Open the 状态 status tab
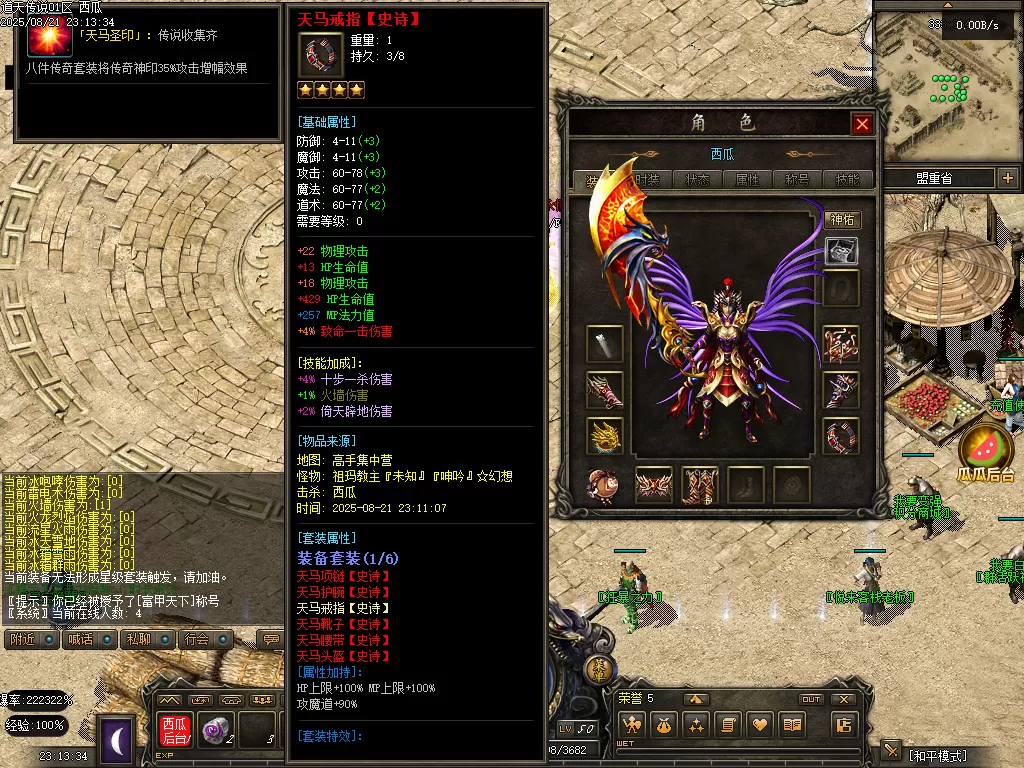This screenshot has width=1024, height=768. pyautogui.click(x=698, y=180)
